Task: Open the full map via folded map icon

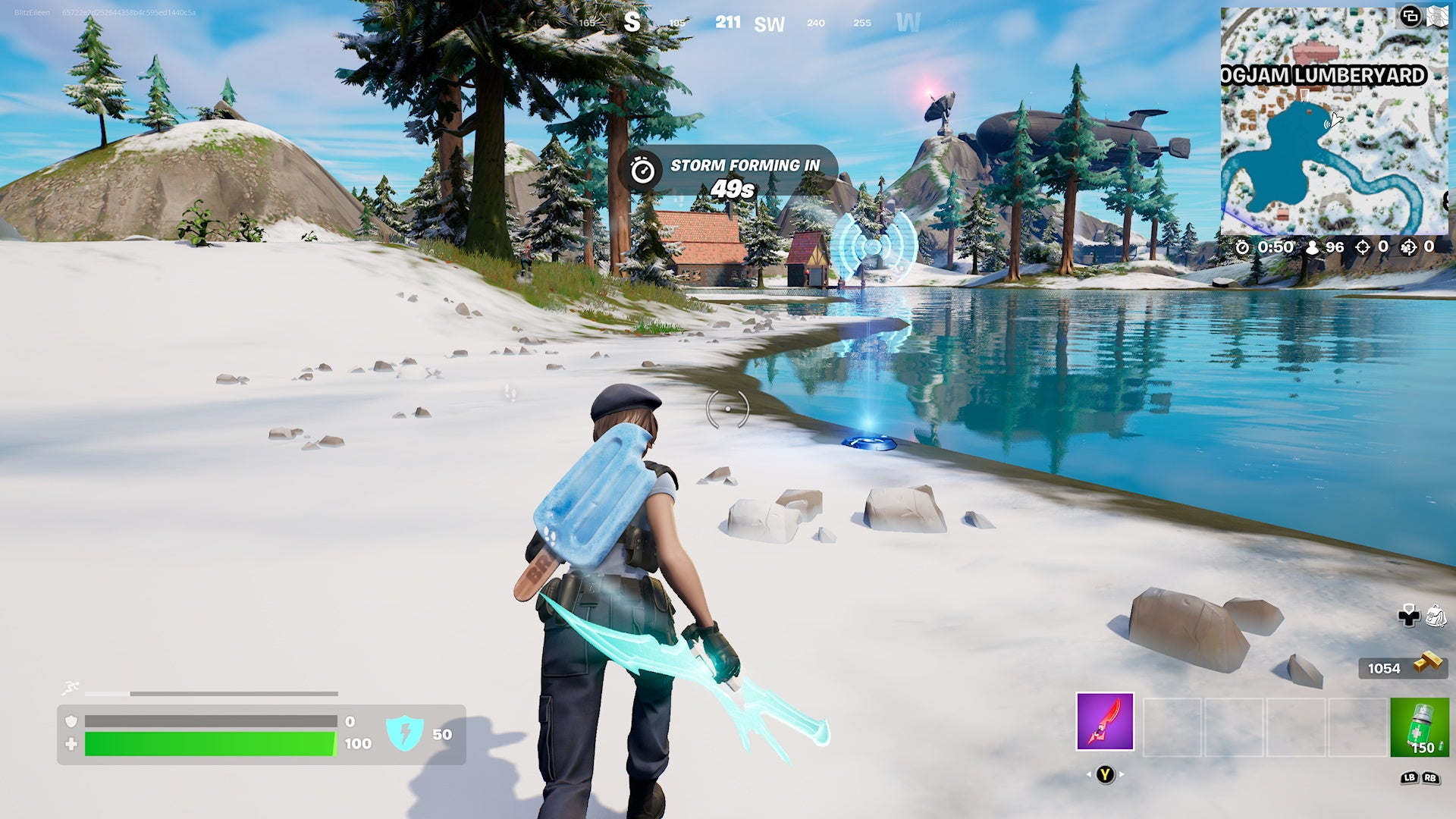Action: pos(1438,16)
